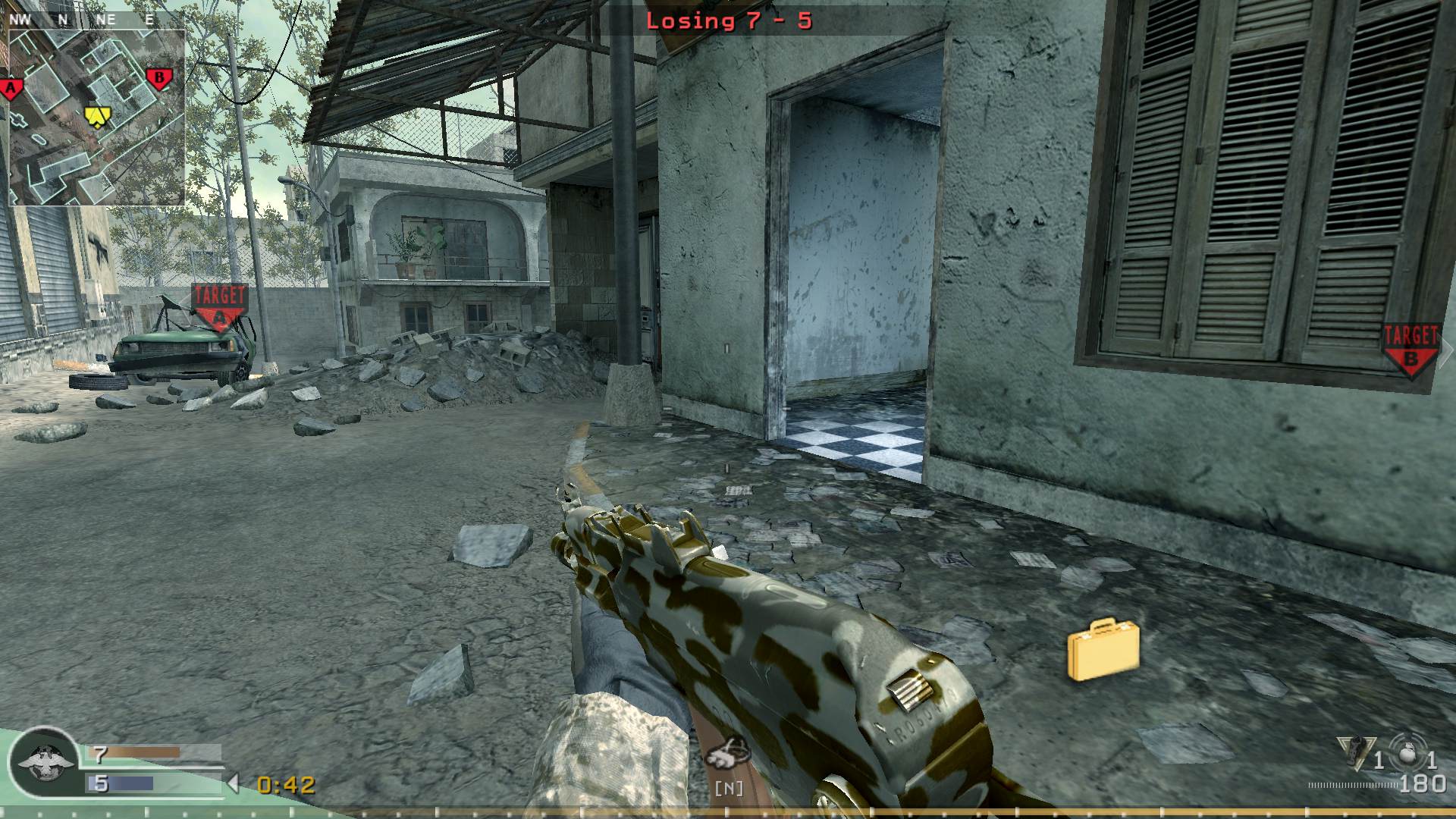Select the B marker on the minimap
The width and height of the screenshot is (1456, 819).
click(159, 78)
